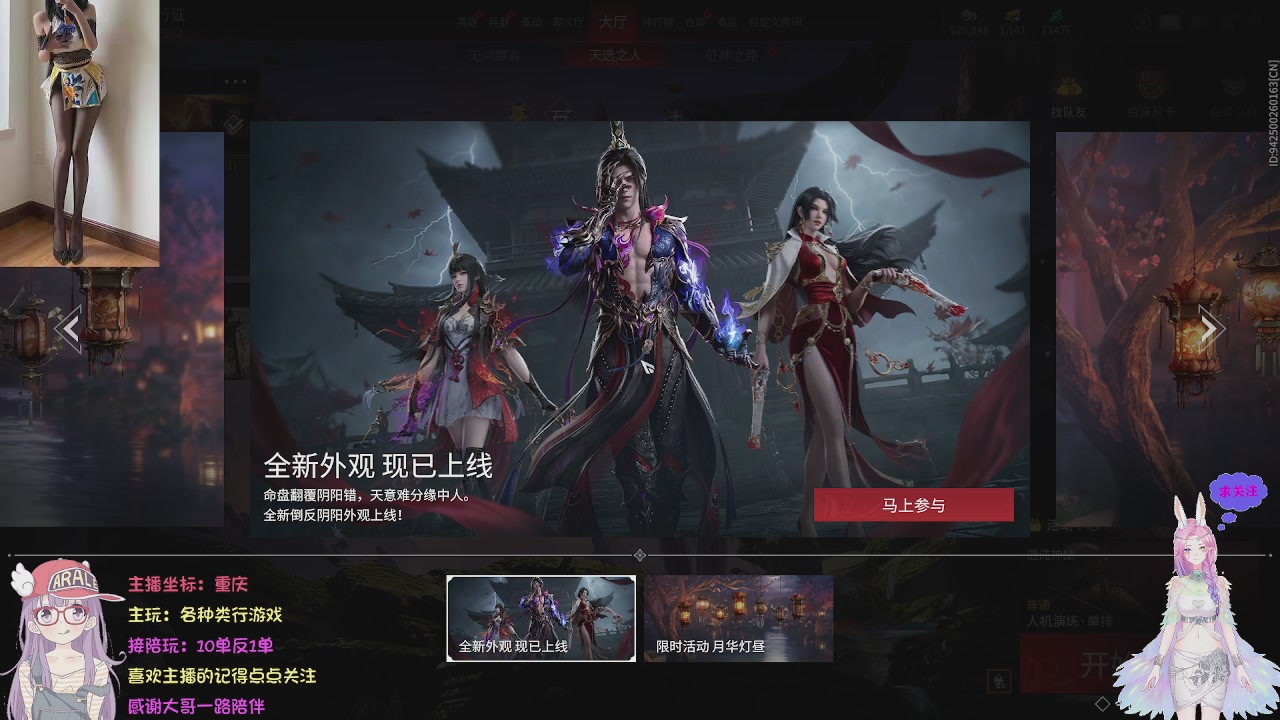This screenshot has width=1280, height=720.
Task: Open the 白泽月卡 monthly card icon
Action: click(x=1152, y=85)
